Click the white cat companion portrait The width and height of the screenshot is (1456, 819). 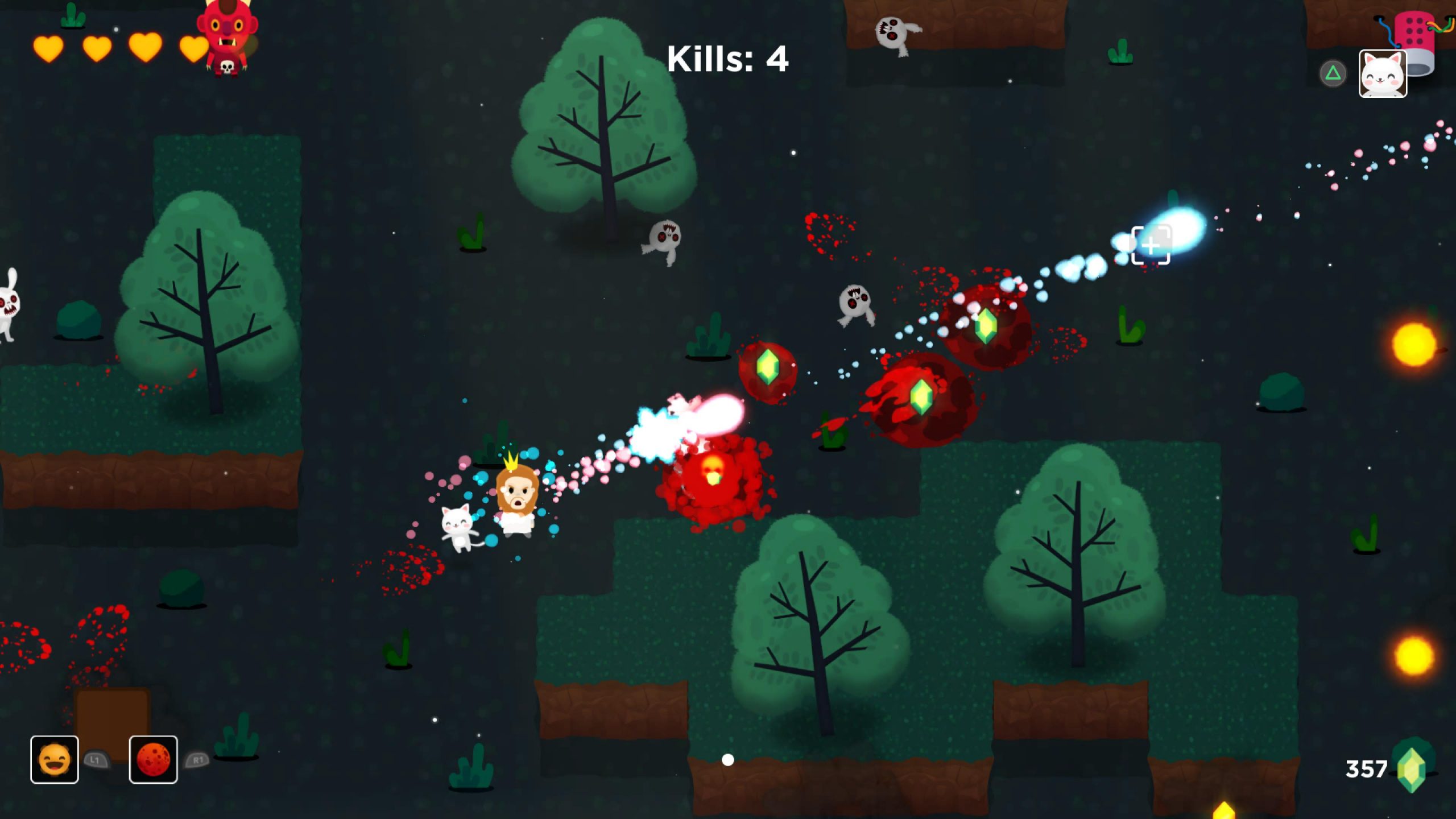click(x=1383, y=74)
